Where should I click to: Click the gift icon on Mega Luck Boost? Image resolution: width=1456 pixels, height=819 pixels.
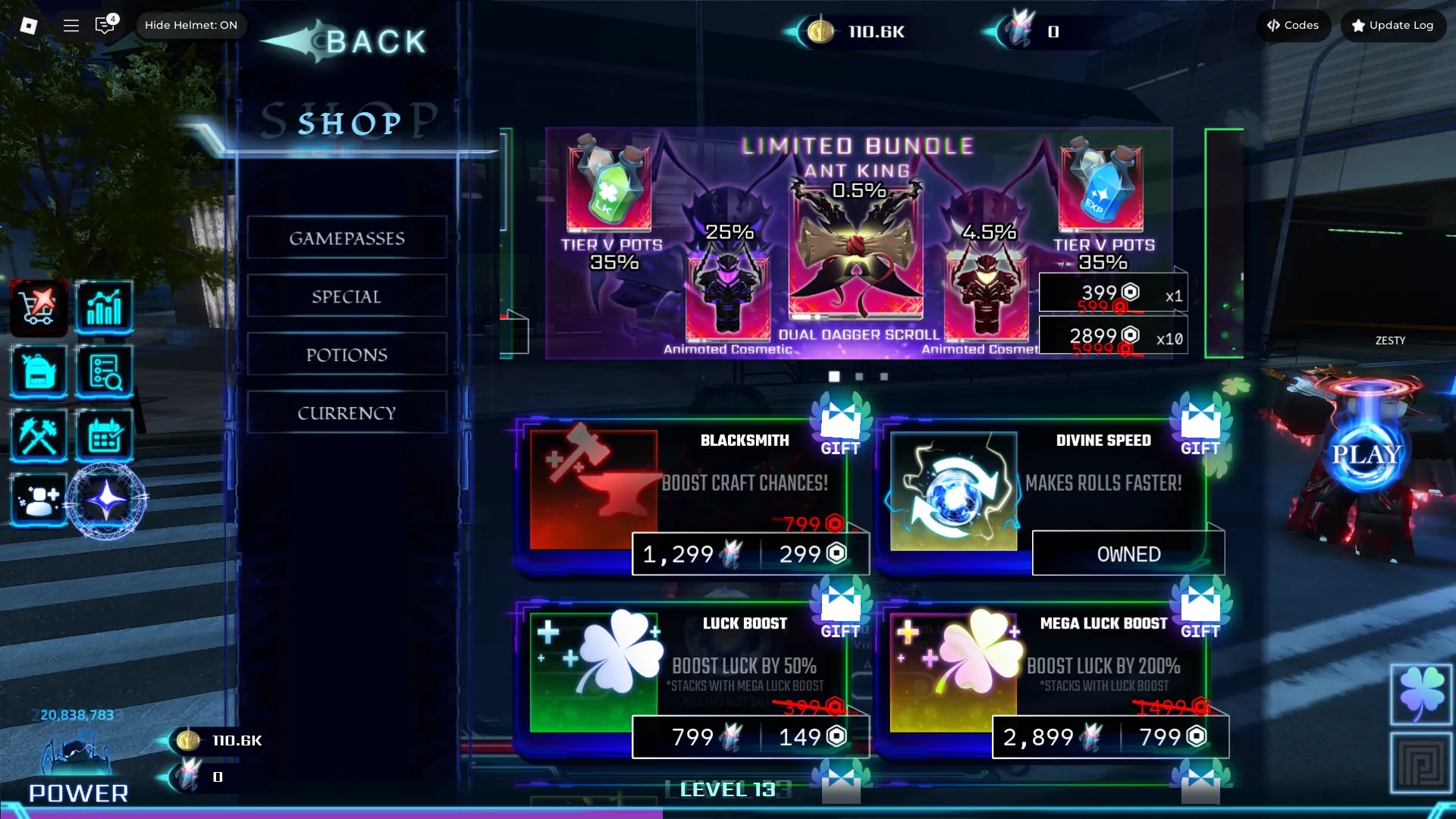[x=1199, y=607]
